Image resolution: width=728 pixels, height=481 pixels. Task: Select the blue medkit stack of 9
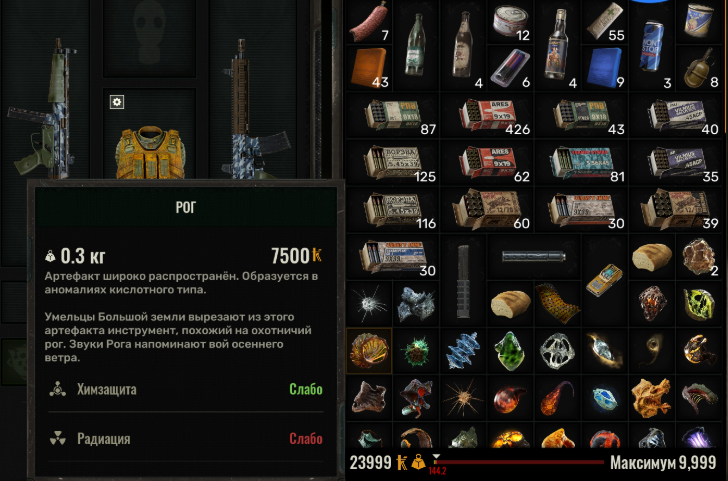click(x=606, y=67)
